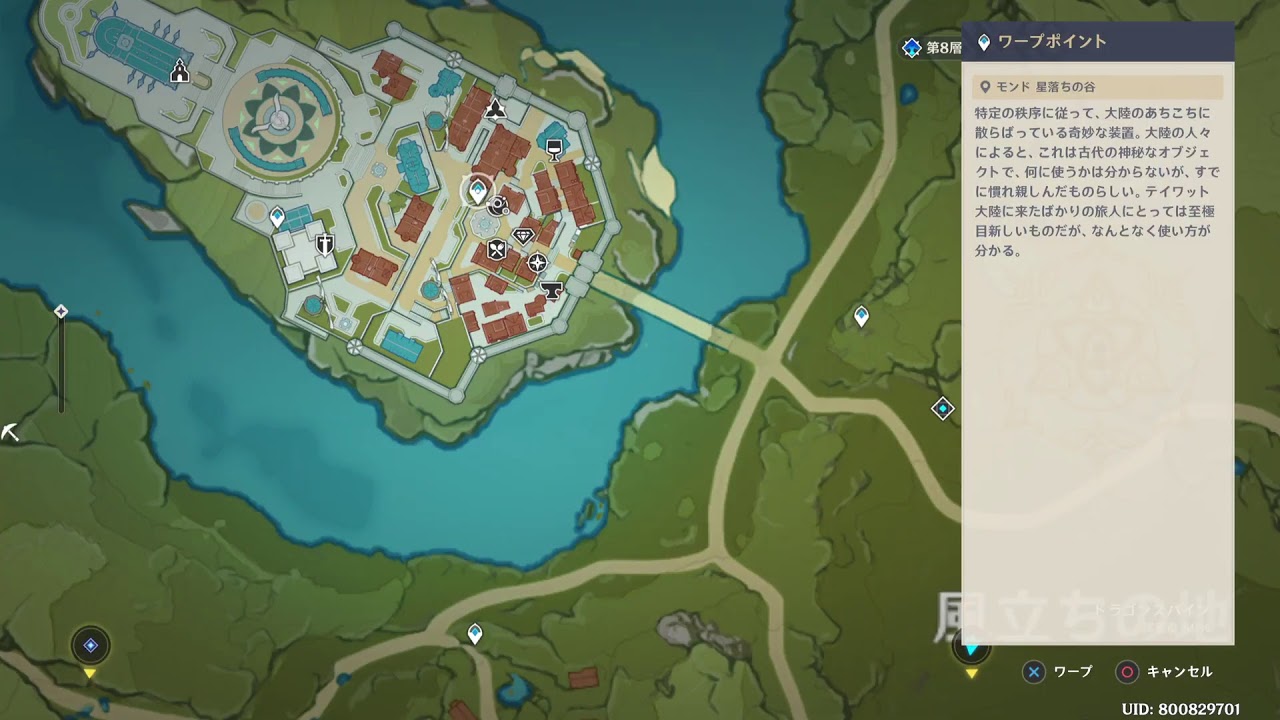Screen dimensions: 1280x720
Task: Click the map zoom slider handle
Action: point(61,312)
